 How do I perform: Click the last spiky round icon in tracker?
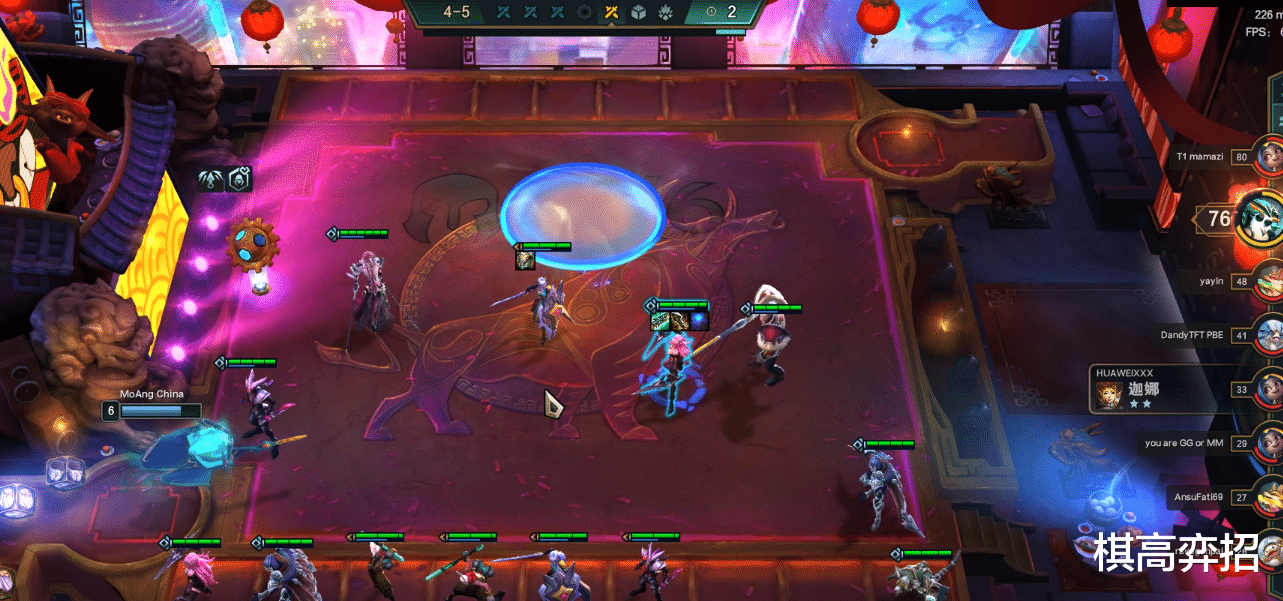(662, 12)
